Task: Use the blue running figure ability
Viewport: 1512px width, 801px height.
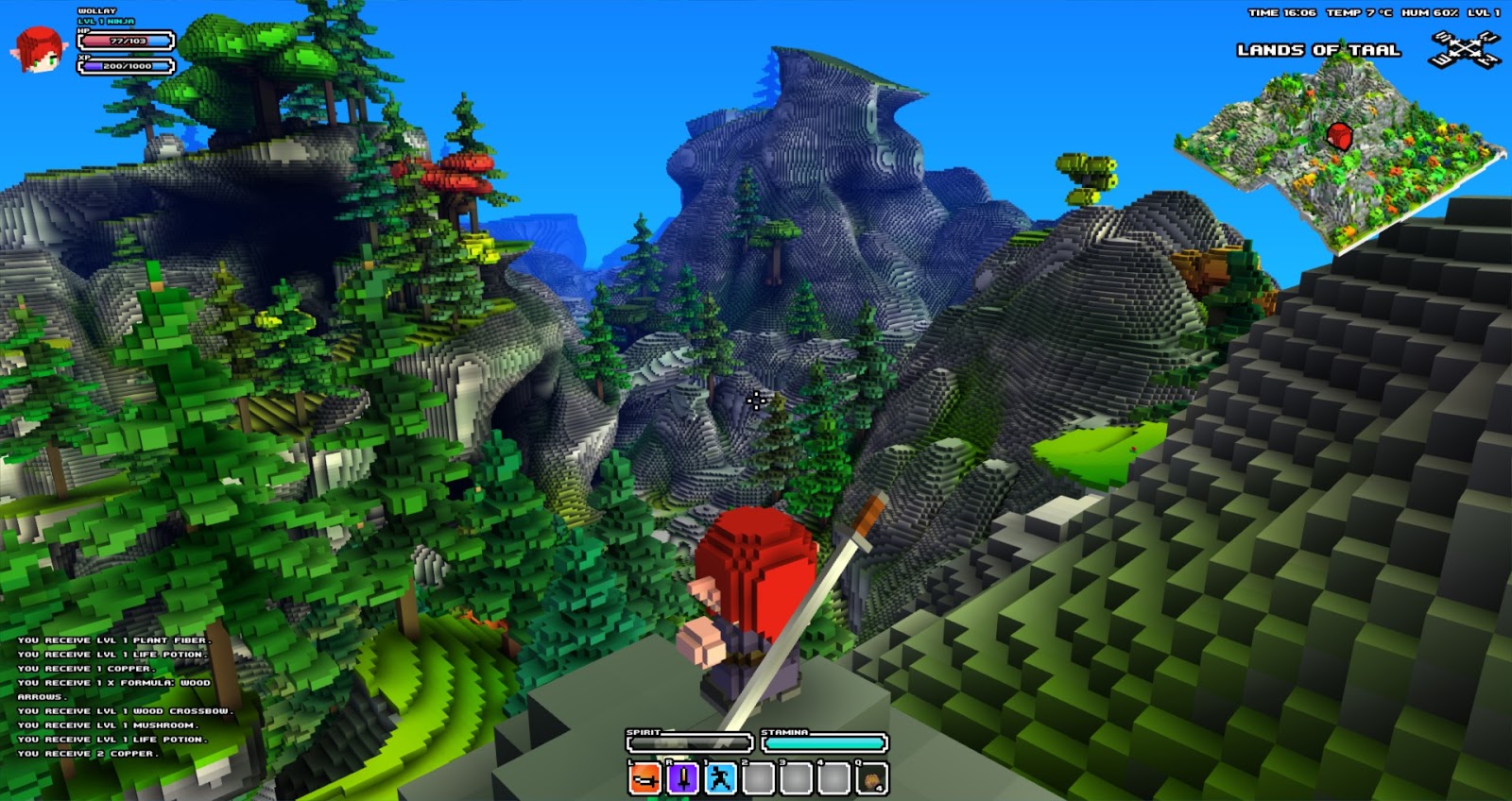Action: [x=720, y=778]
